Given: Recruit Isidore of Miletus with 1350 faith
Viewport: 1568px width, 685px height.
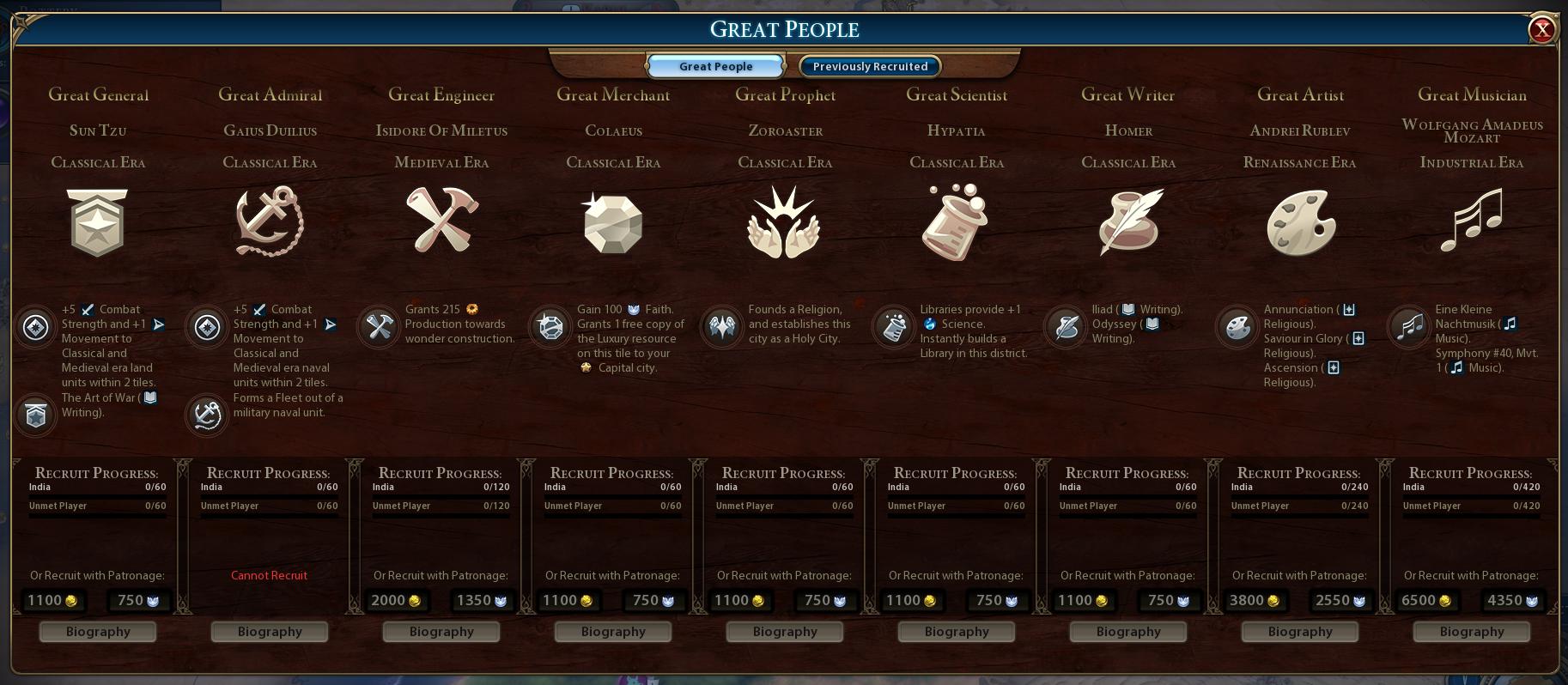Looking at the screenshot, I should (481, 601).
